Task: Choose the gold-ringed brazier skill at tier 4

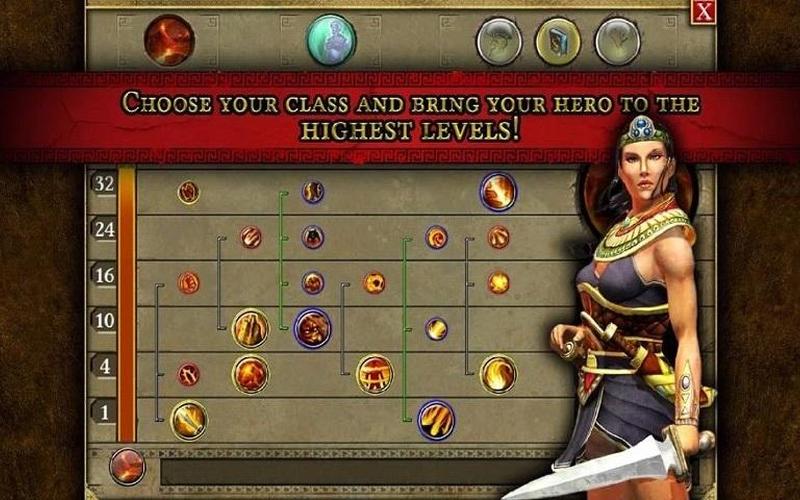Action: (374, 374)
